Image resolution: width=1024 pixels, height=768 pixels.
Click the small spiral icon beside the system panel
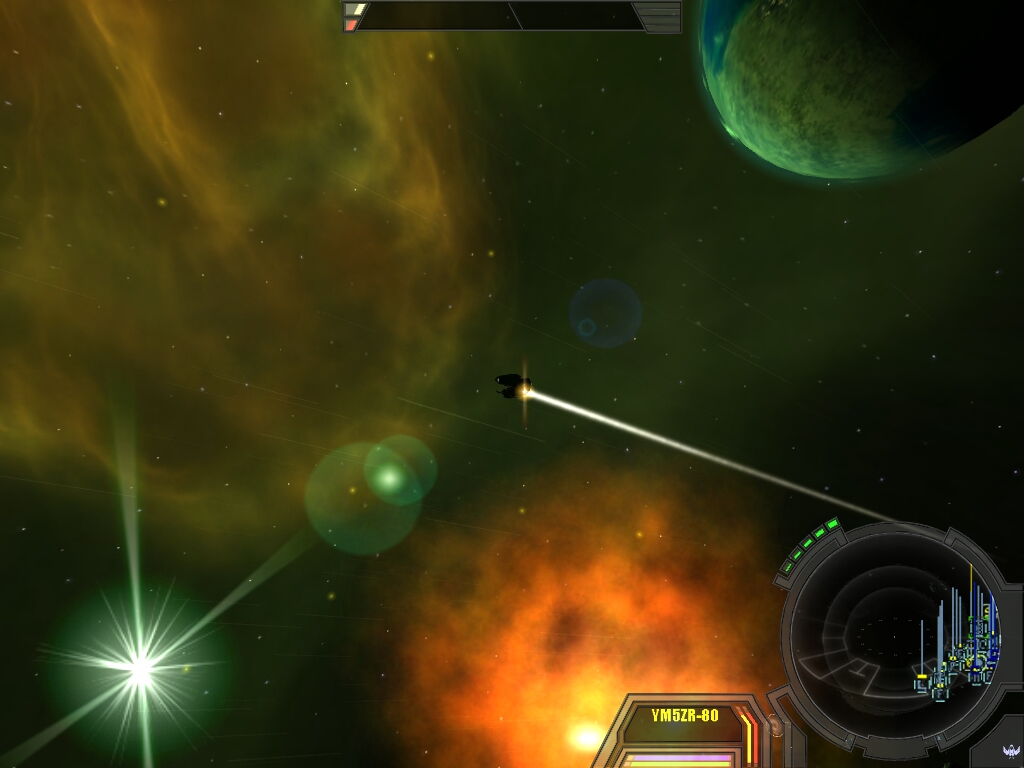click(x=775, y=723)
